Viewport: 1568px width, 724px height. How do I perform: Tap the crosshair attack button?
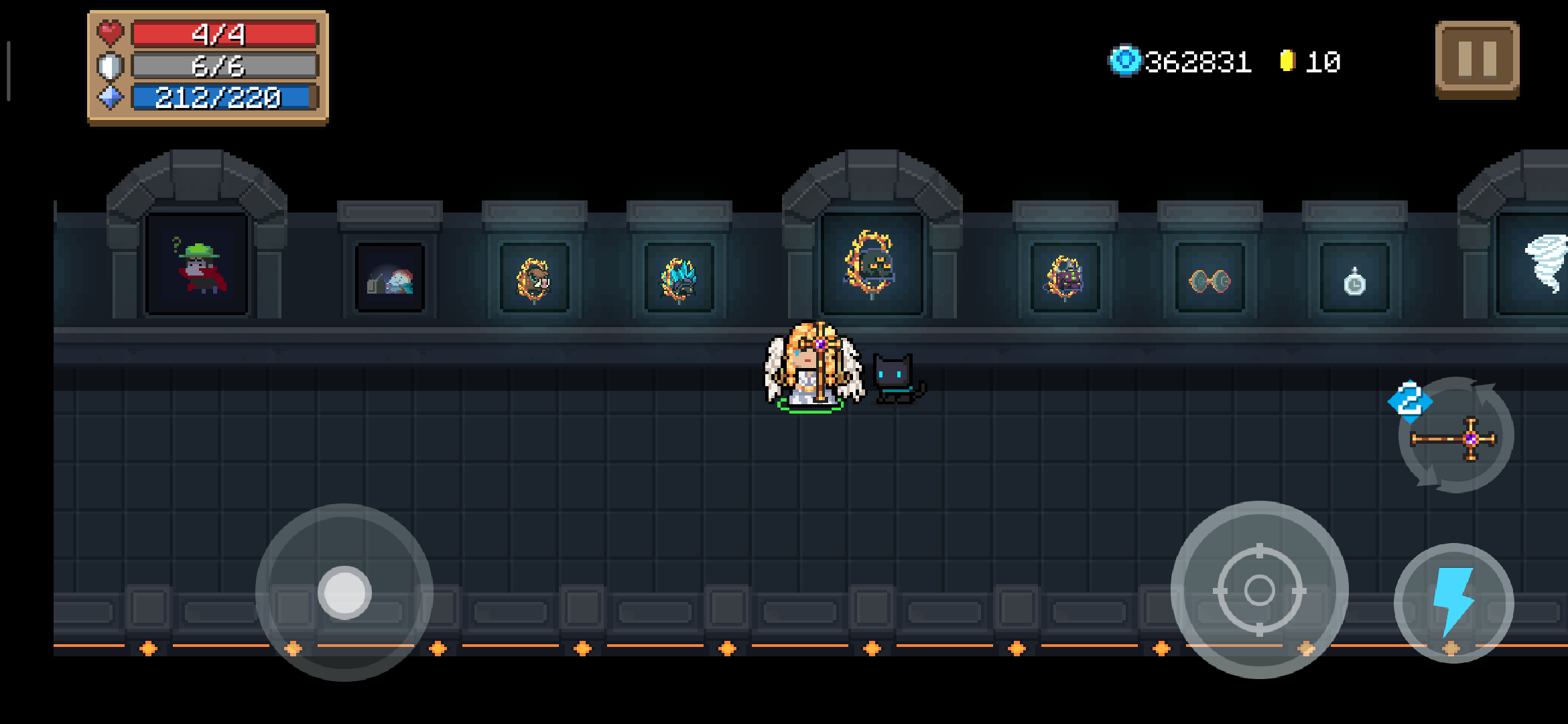point(1259,590)
